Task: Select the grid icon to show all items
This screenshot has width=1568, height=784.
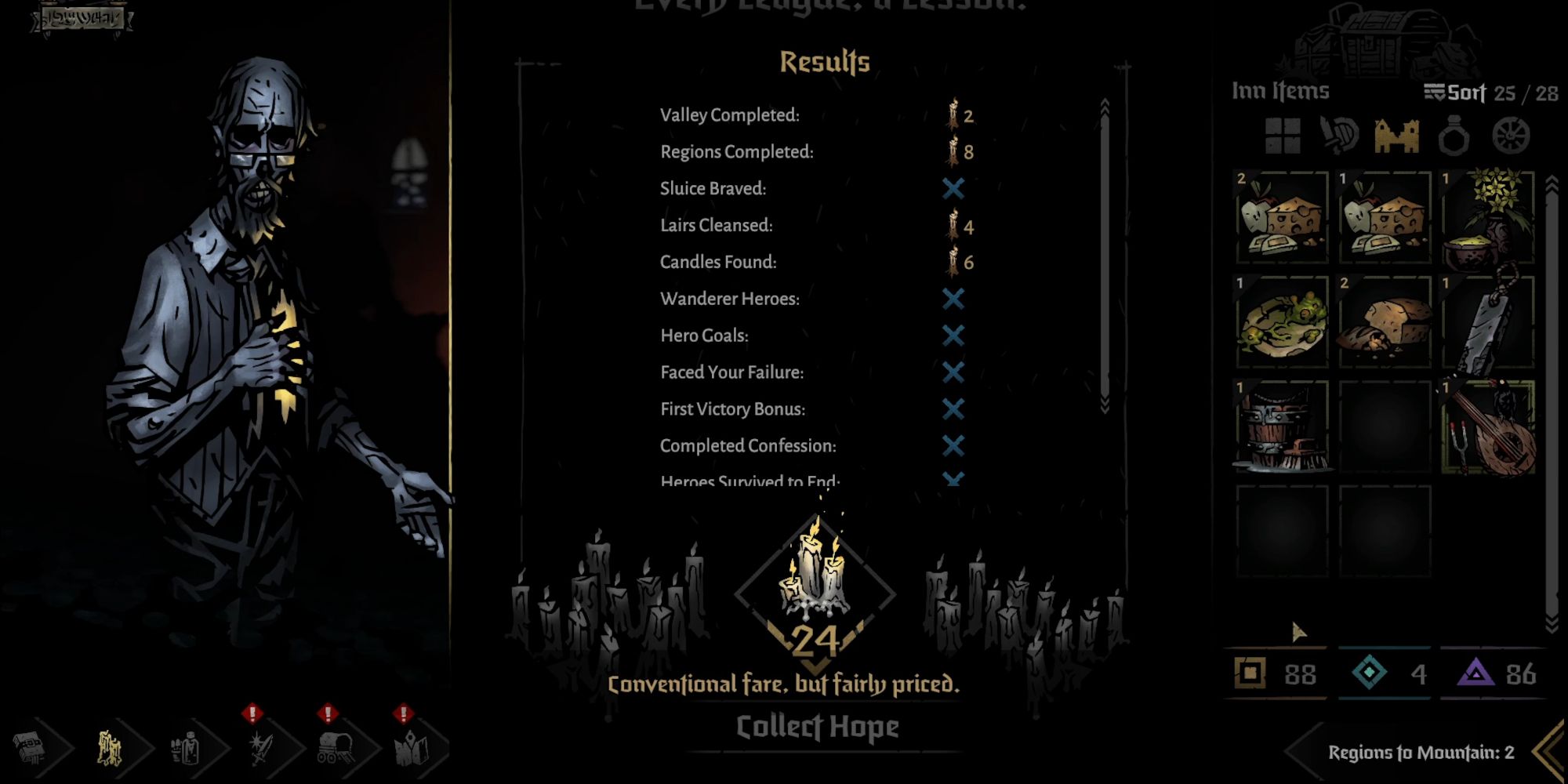Action: (1282, 136)
